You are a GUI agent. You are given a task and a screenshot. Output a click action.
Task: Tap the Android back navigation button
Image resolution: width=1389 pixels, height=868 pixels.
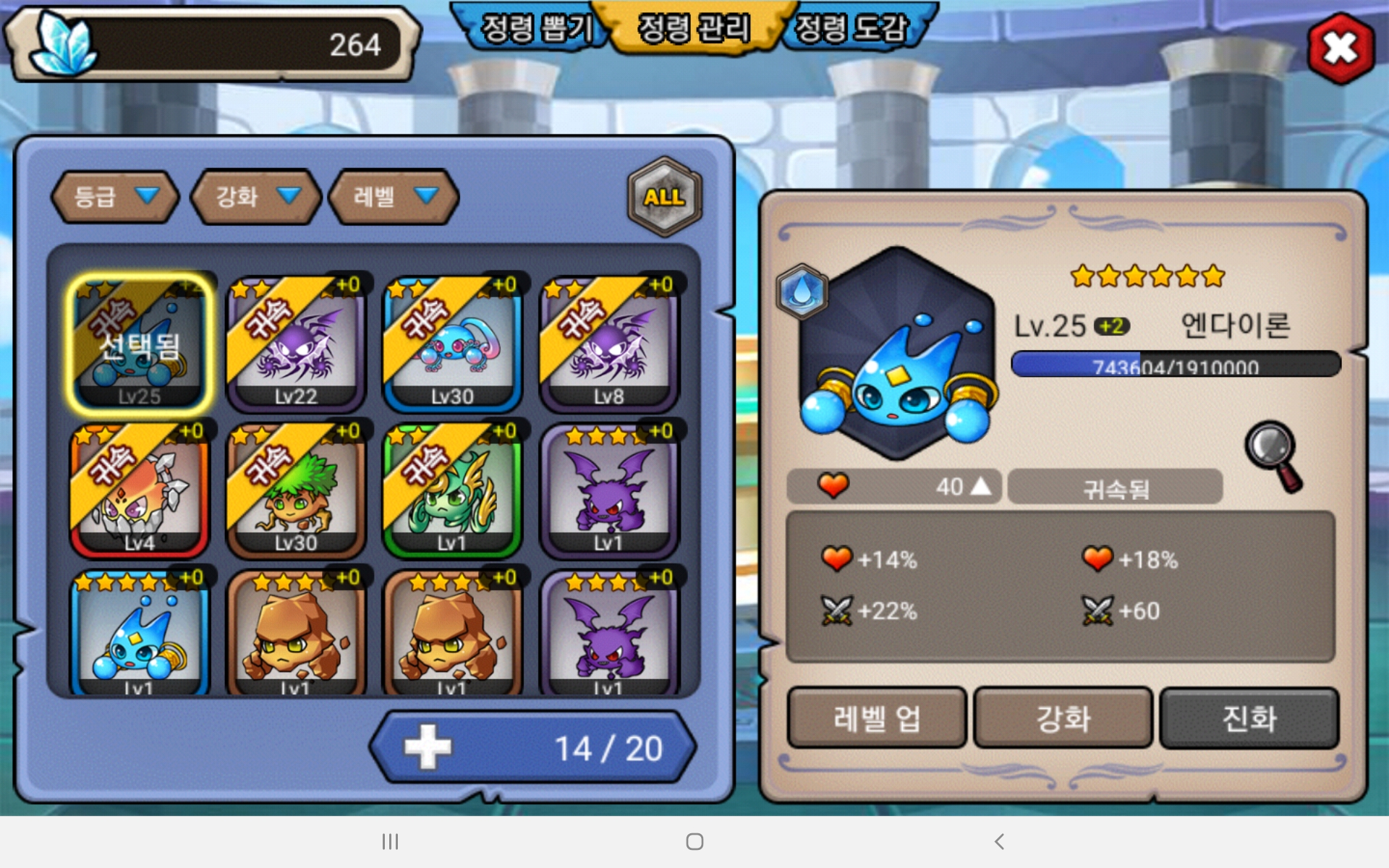[999, 841]
